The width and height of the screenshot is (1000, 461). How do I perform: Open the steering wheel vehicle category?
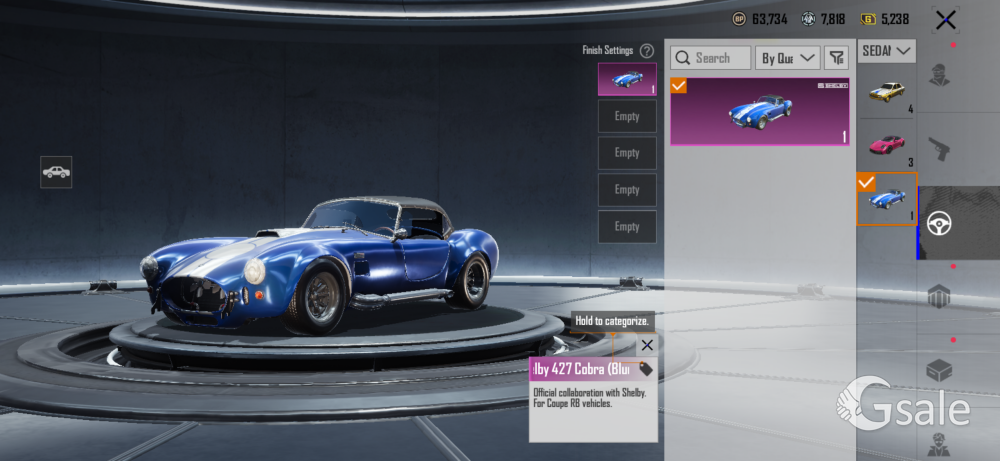pos(939,222)
